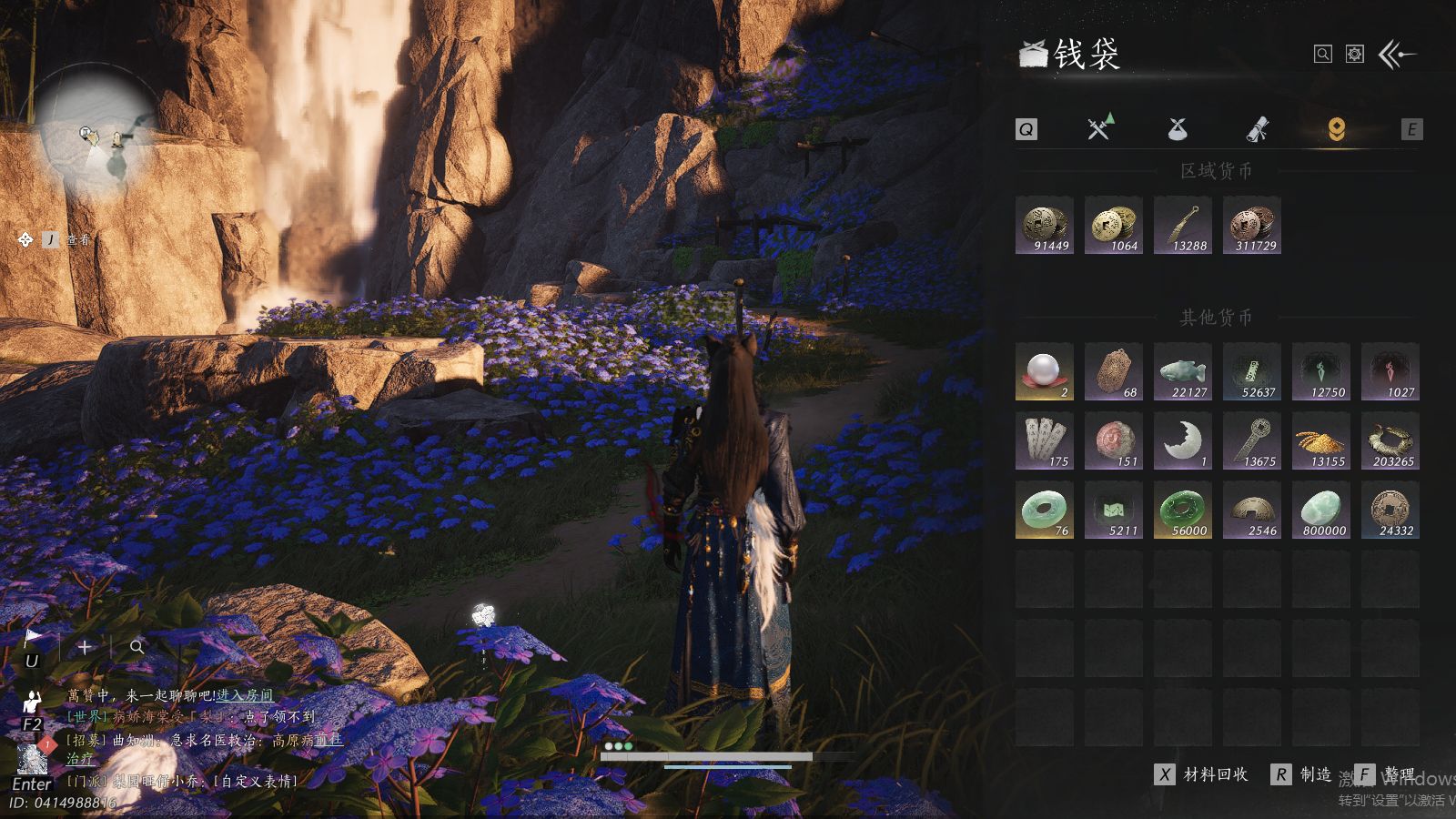
Task: Select the jade fish currency slot
Action: point(1183,371)
